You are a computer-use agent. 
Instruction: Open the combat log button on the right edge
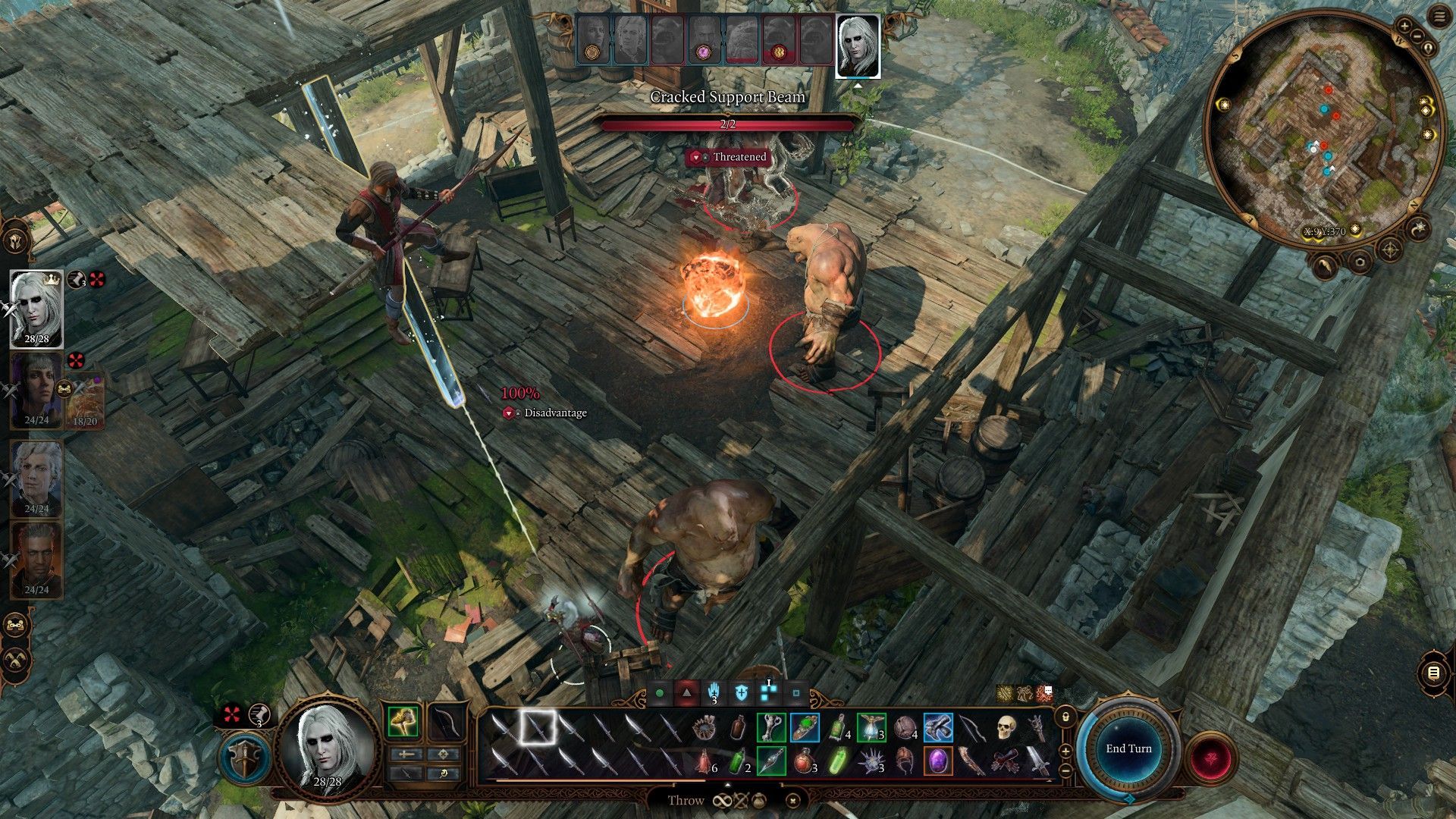(x=1433, y=673)
